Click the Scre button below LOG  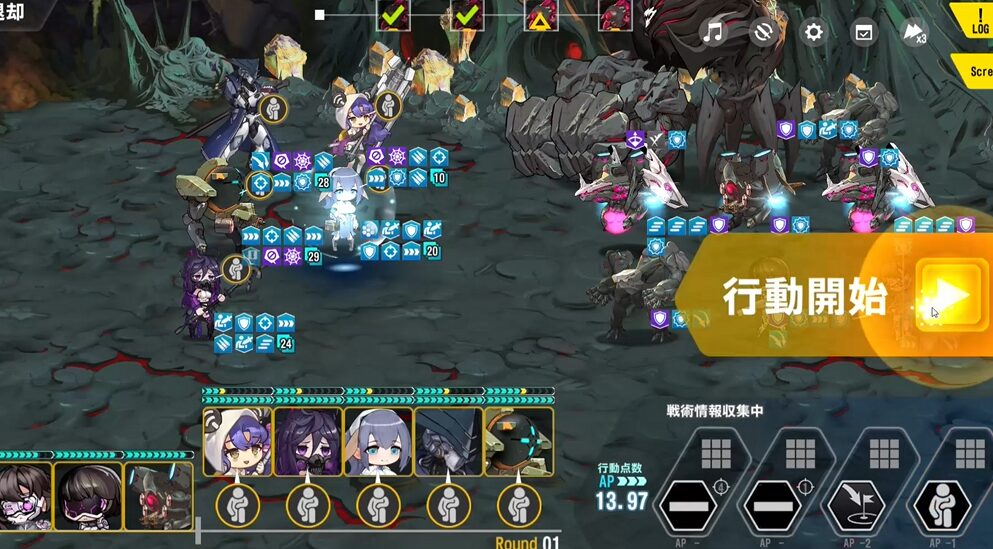click(977, 72)
